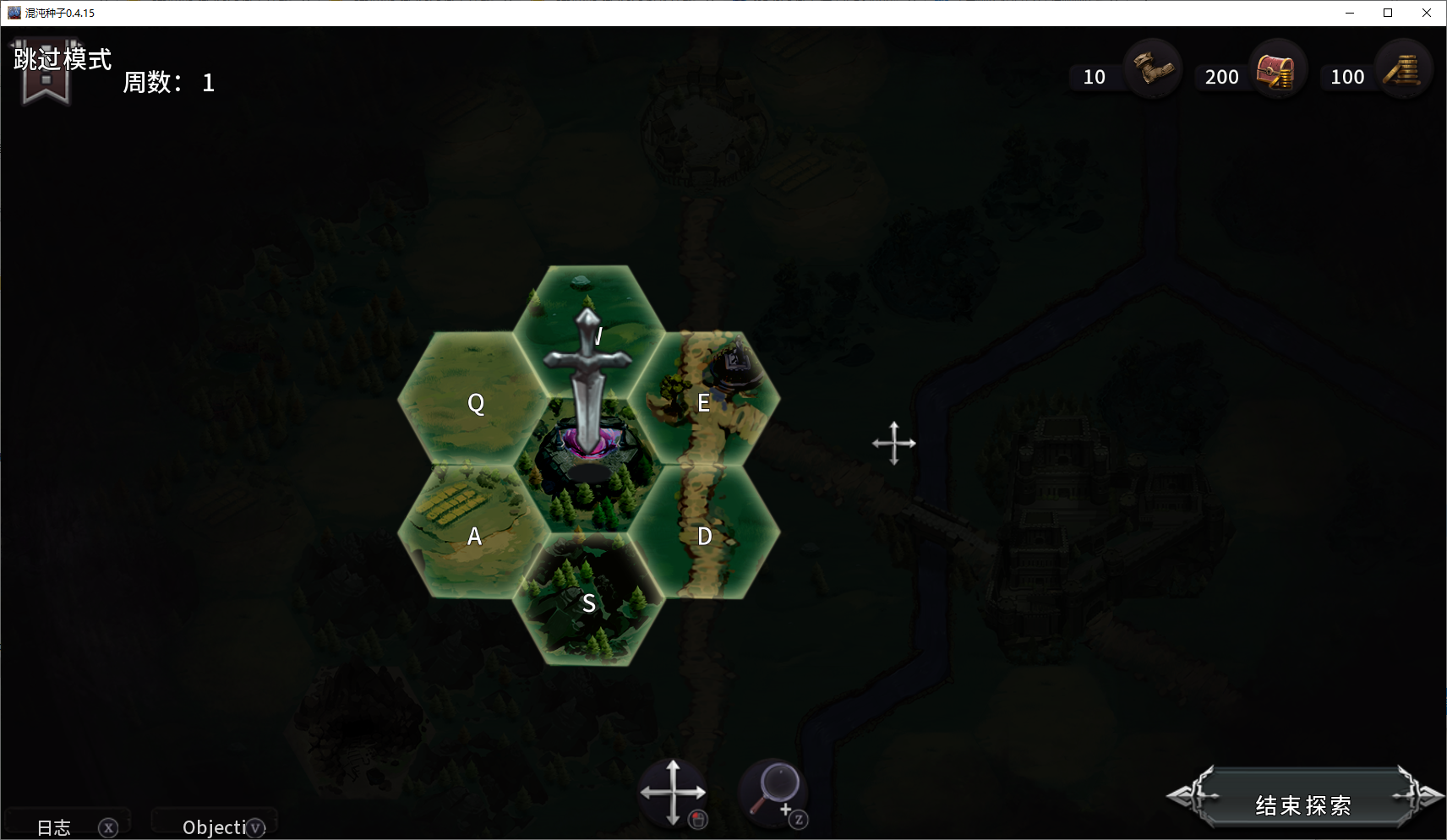
Task: Click the 结束探索 end exploration button
Action: pyautogui.click(x=1302, y=804)
